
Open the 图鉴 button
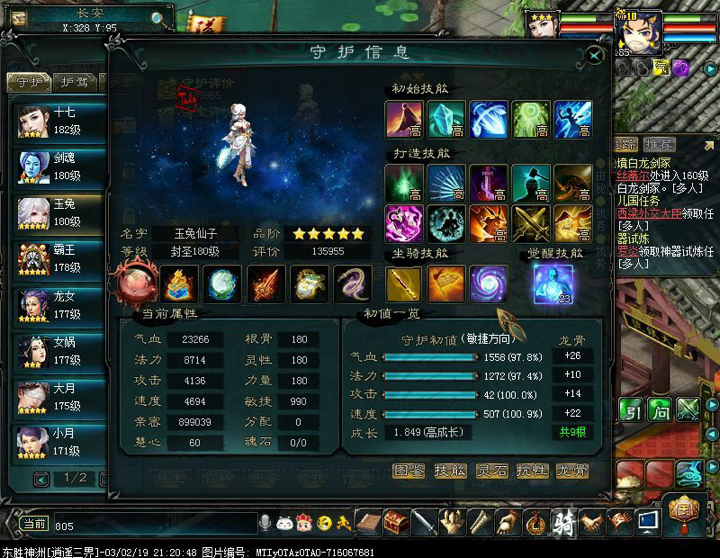click(x=408, y=470)
